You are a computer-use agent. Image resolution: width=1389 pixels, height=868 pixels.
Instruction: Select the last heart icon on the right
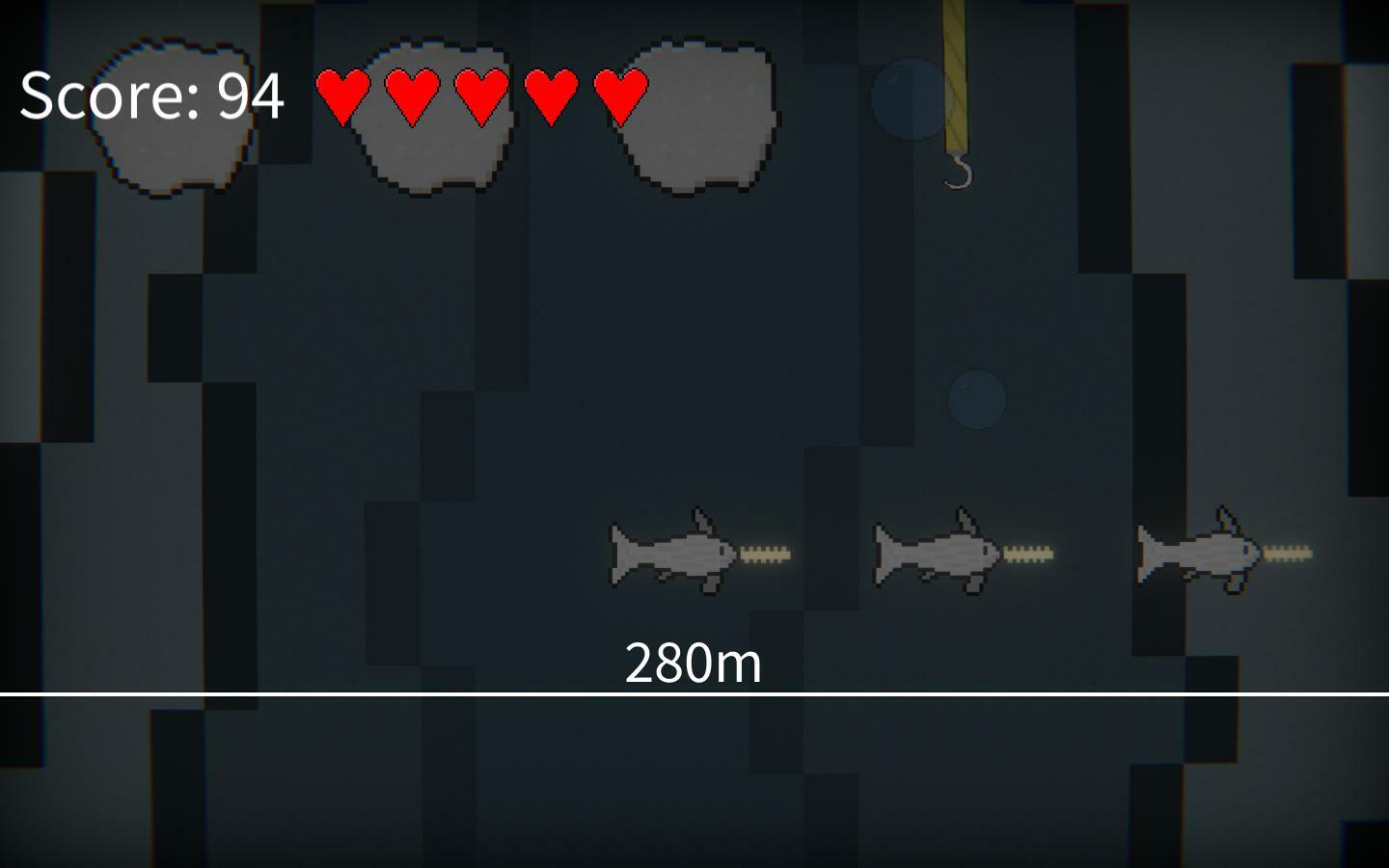(x=618, y=95)
